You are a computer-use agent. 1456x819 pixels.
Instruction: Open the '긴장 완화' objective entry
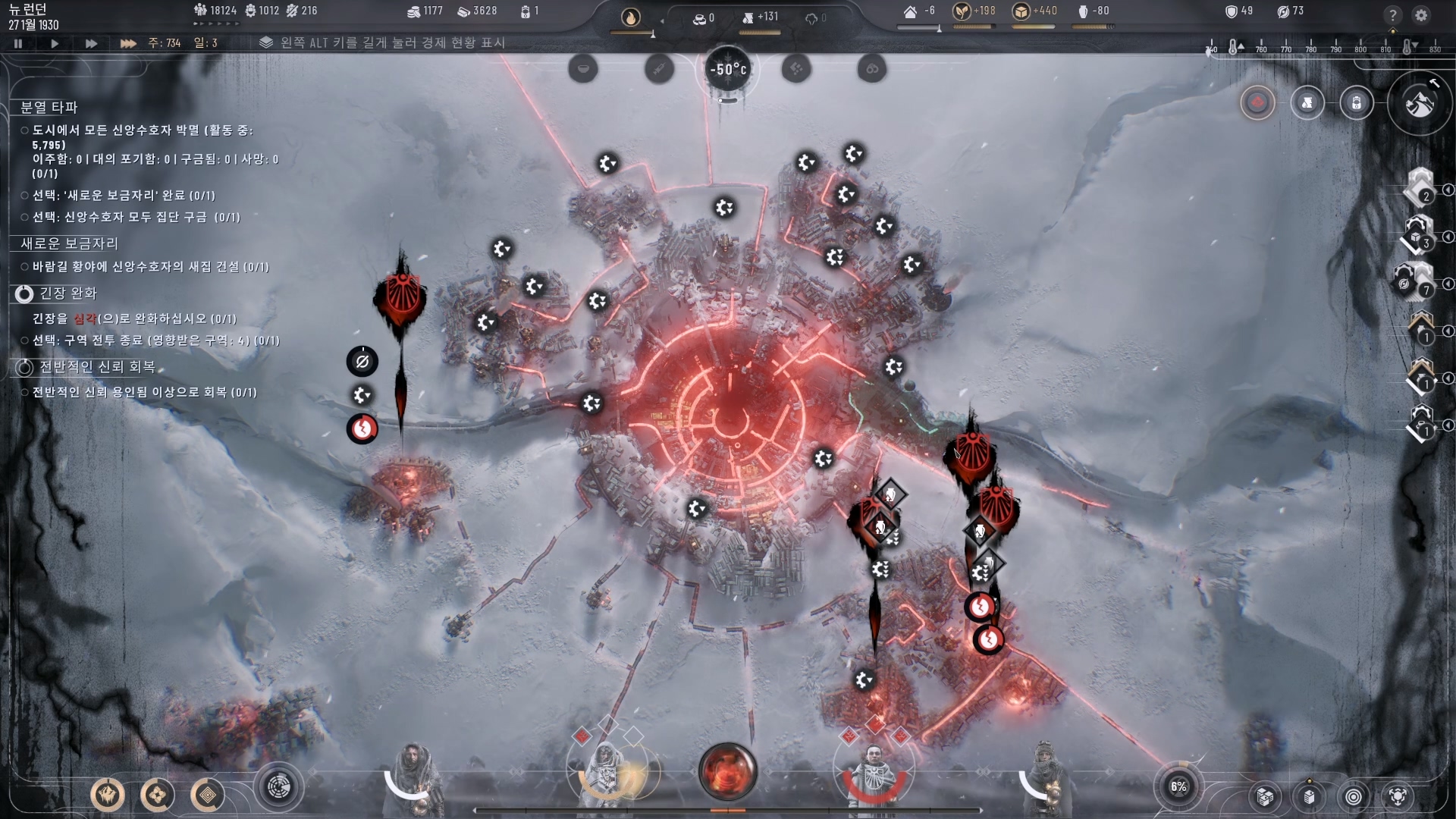click(67, 293)
